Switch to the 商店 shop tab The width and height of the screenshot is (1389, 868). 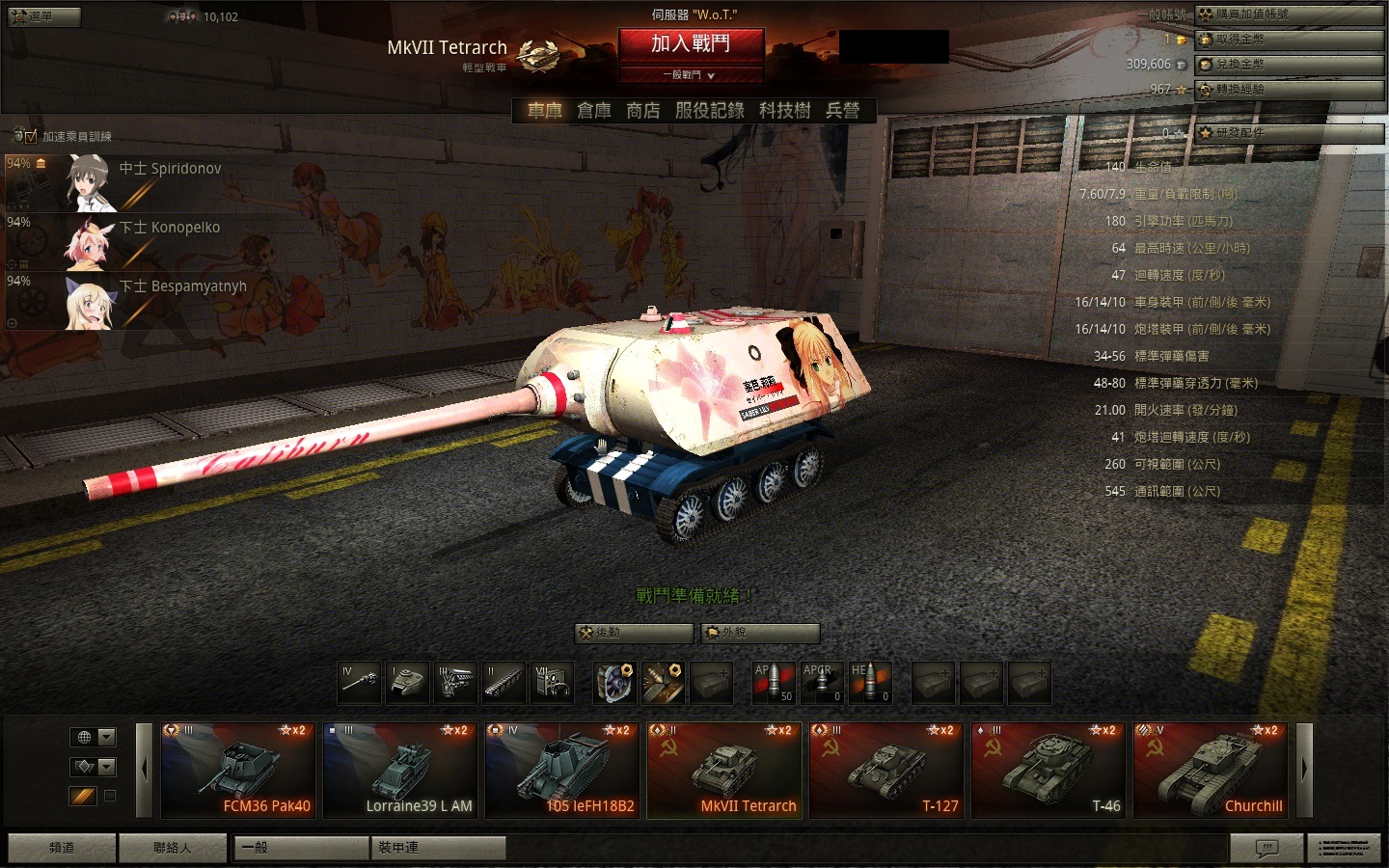tap(642, 111)
